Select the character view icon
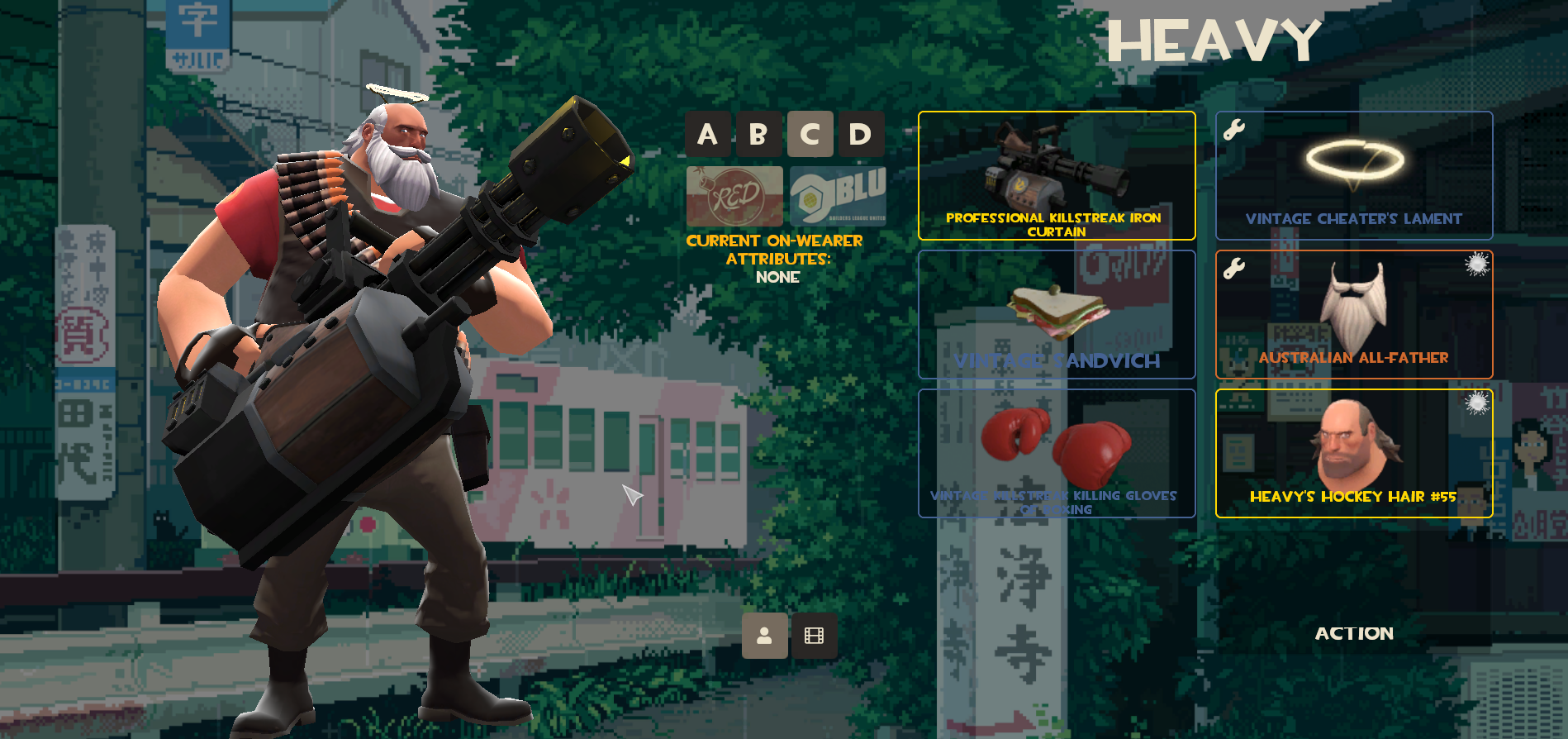 764,637
